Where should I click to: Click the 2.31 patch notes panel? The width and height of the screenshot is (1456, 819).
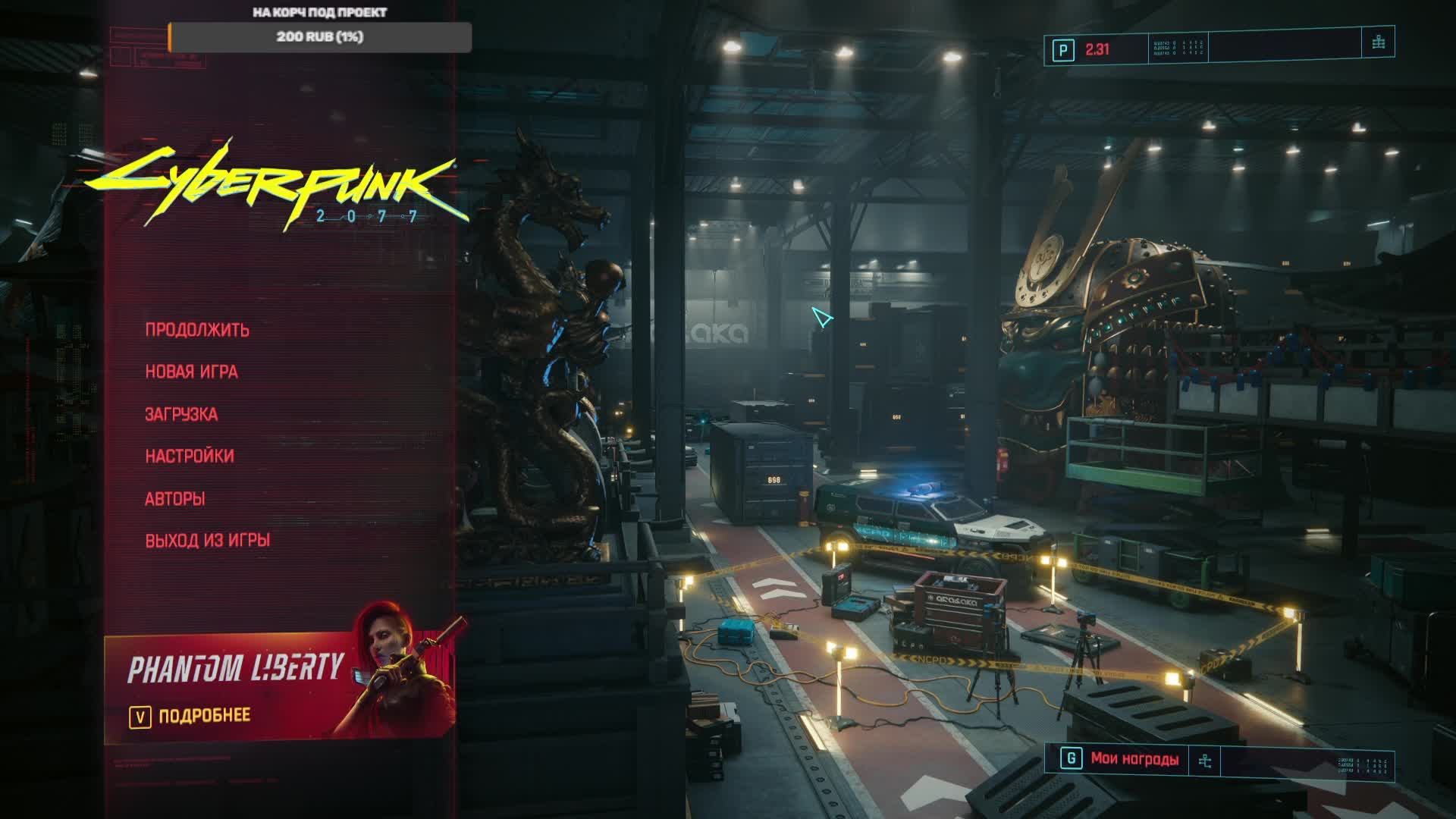[1097, 50]
